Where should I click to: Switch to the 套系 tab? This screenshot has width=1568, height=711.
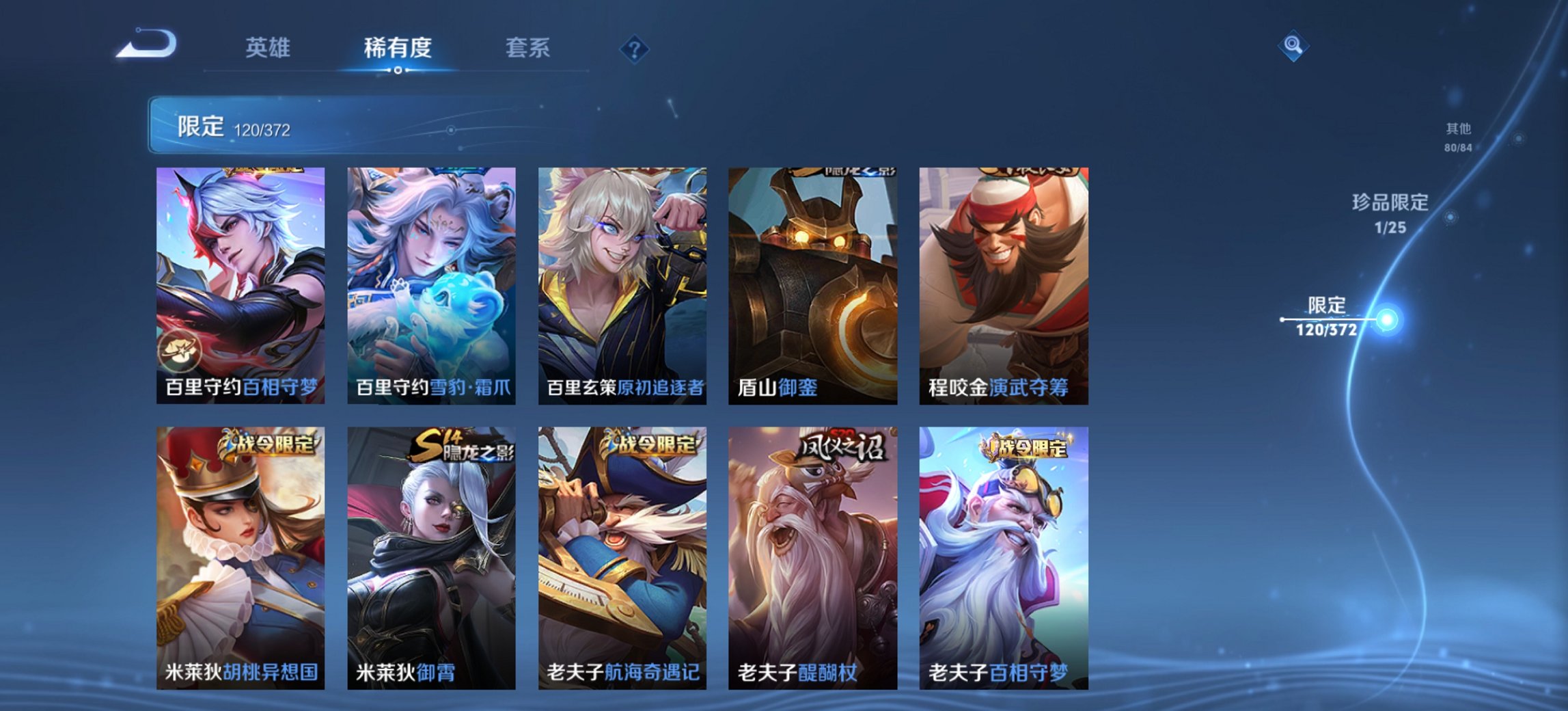click(528, 48)
